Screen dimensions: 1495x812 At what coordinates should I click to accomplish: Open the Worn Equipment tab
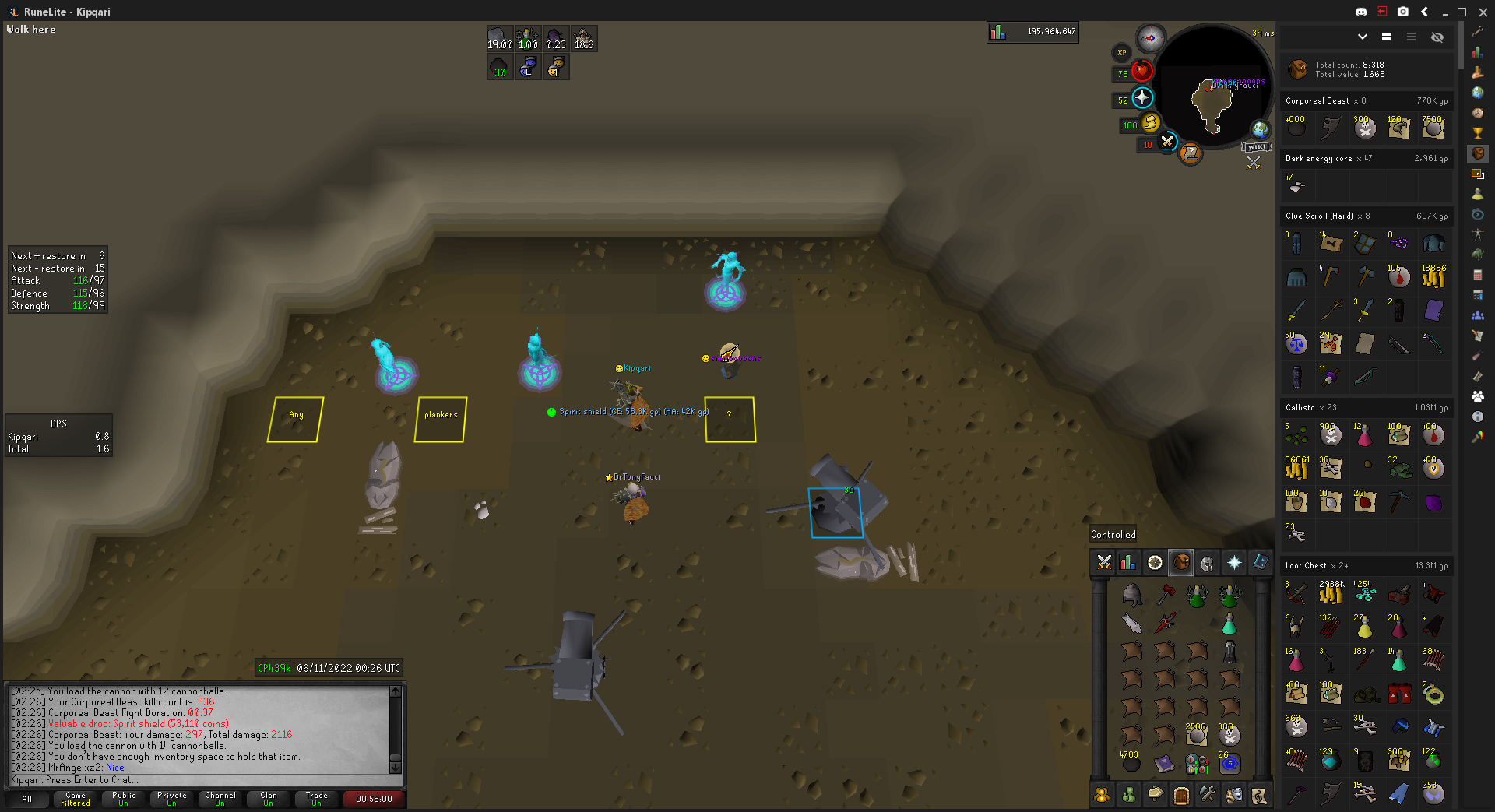coord(1207,562)
